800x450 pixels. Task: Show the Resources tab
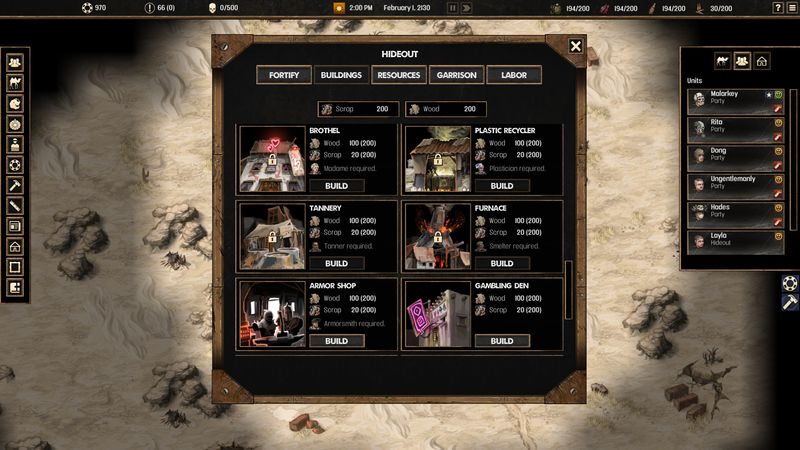(398, 75)
